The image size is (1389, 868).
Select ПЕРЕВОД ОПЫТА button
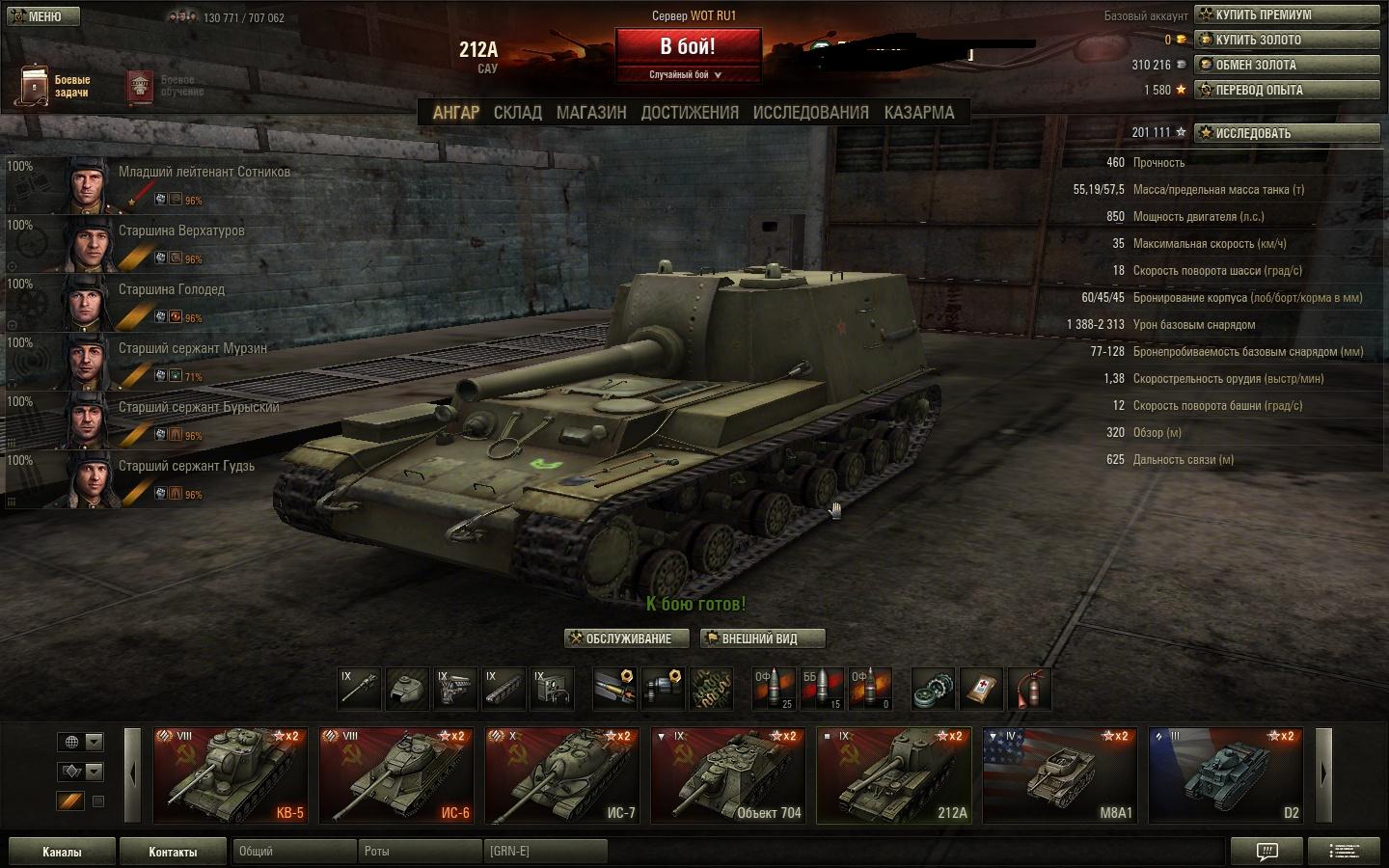pyautogui.click(x=1287, y=90)
